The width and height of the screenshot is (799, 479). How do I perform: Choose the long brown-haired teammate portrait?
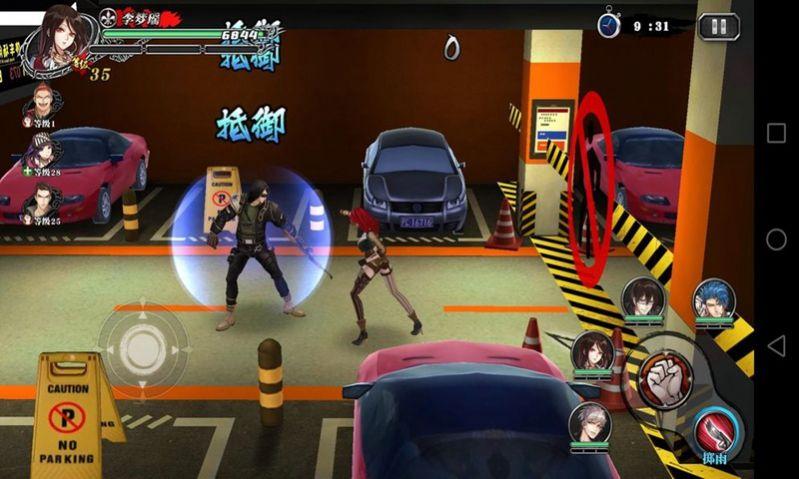tap(592, 350)
